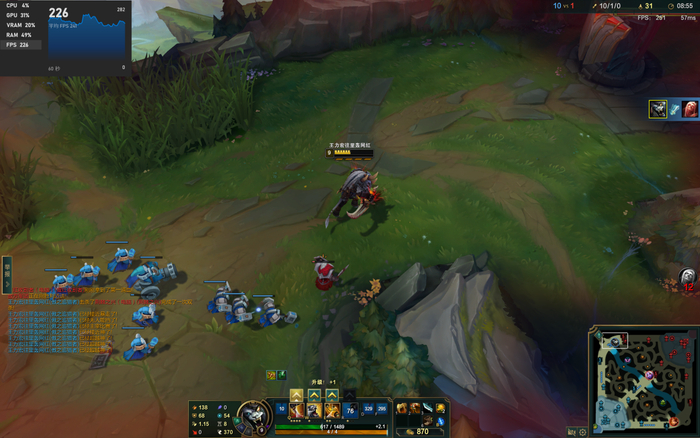Level up the E ability
Viewport: 700px width, 438px height.
click(x=332, y=394)
